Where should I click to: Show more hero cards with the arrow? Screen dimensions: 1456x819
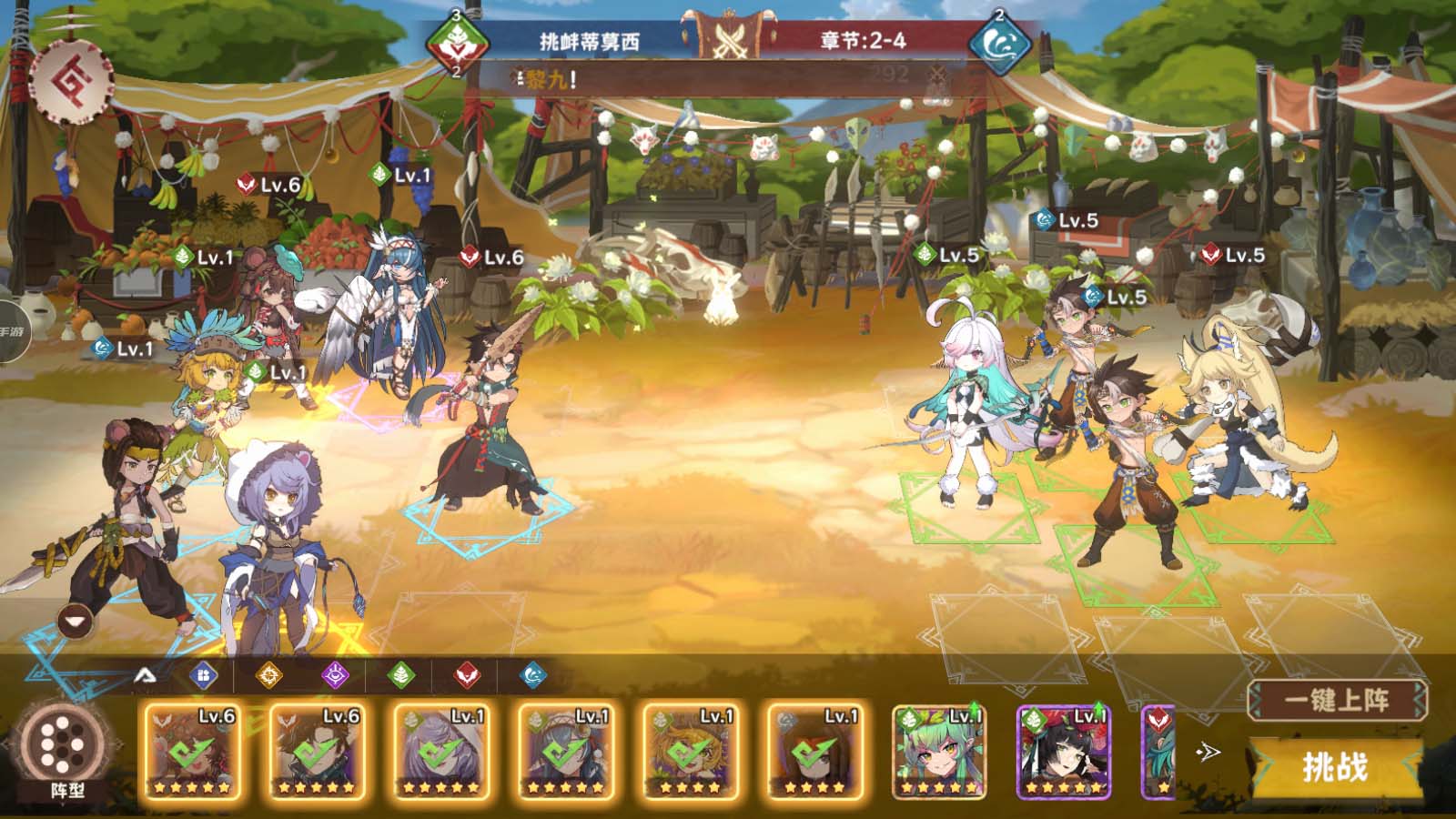(1208, 752)
